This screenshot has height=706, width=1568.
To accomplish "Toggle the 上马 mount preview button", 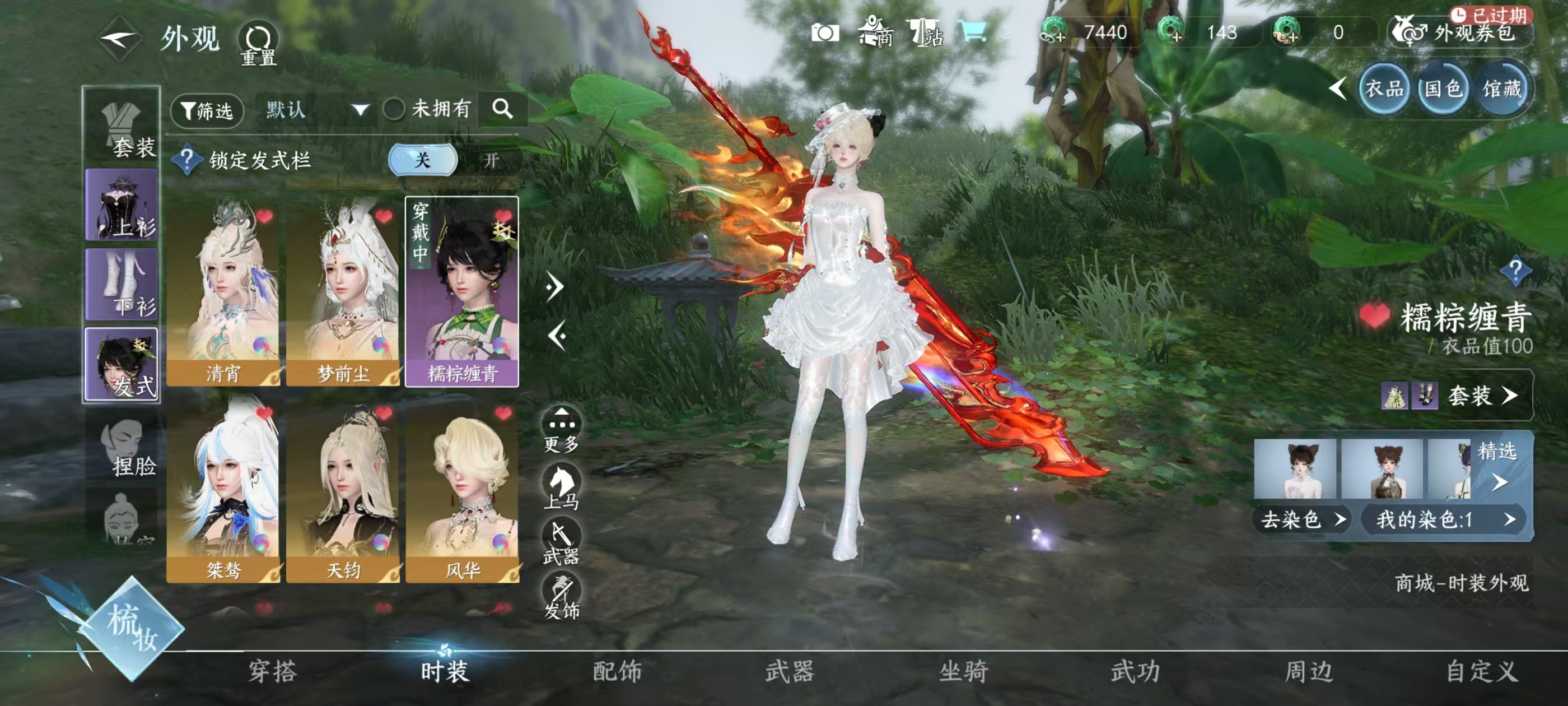I will [x=561, y=486].
